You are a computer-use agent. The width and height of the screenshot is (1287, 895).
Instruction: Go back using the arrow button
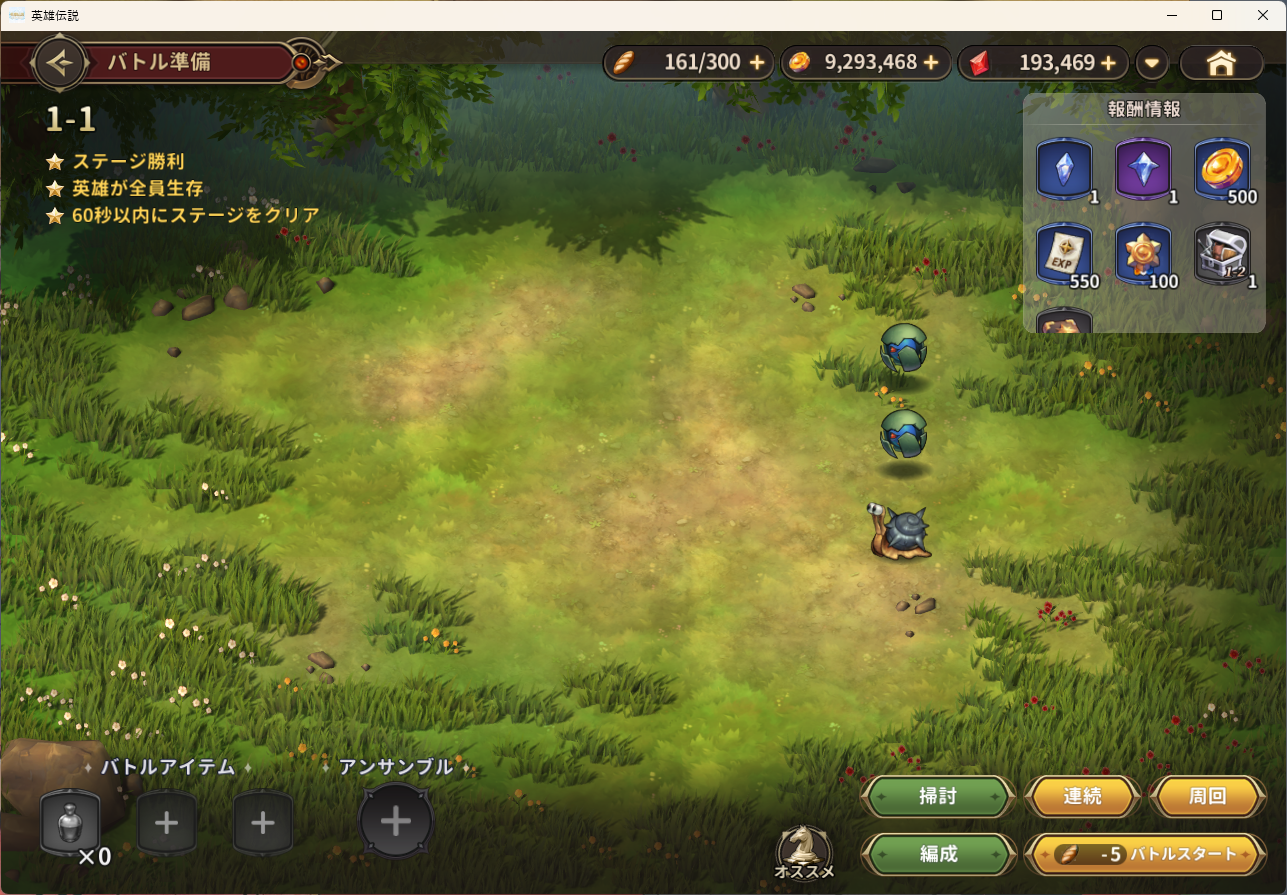61,63
